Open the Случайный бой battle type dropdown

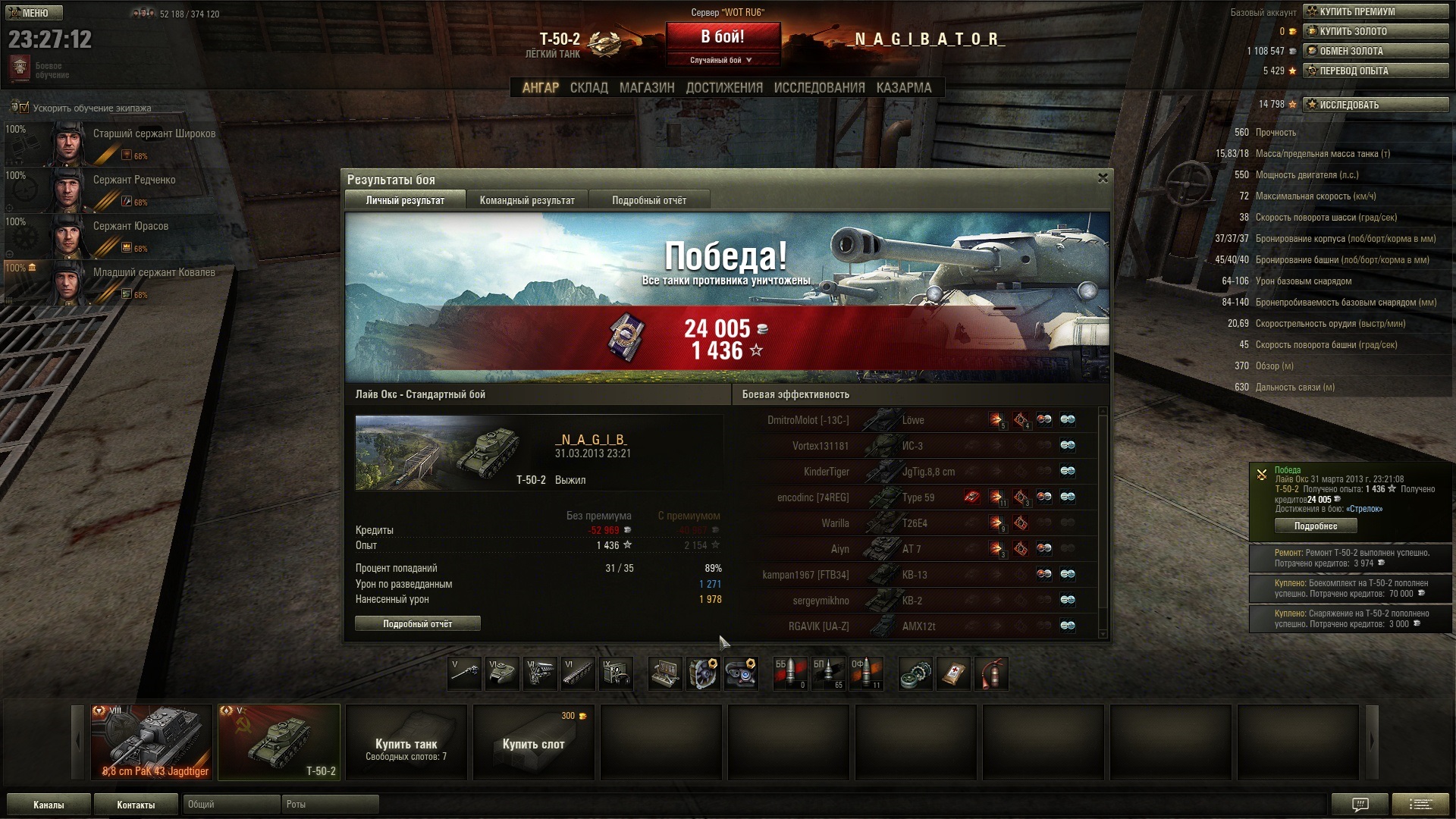(x=721, y=60)
